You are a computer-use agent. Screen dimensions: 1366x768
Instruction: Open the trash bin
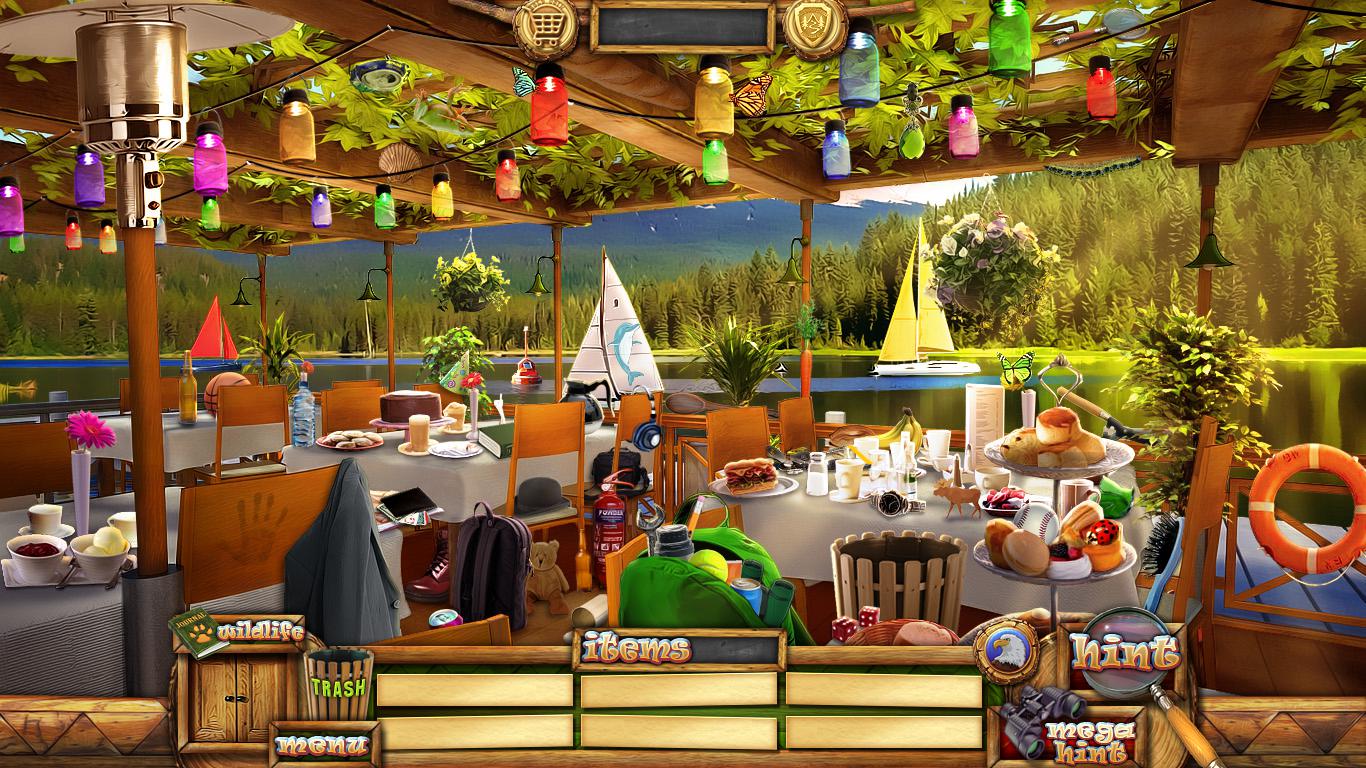(x=339, y=685)
